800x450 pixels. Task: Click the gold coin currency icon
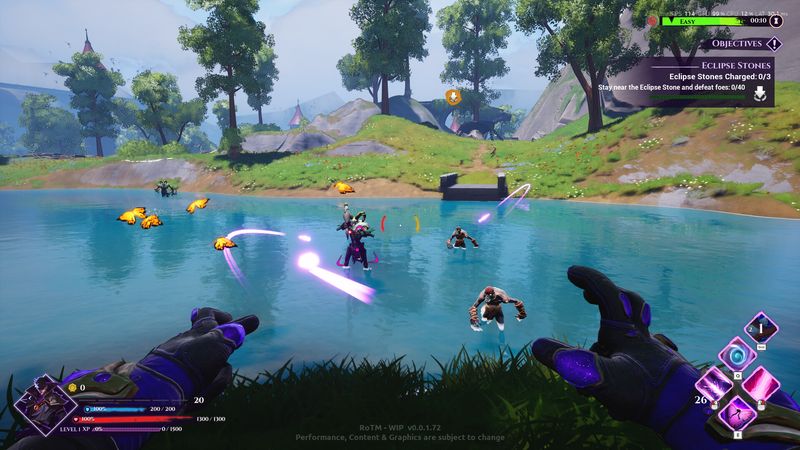[72, 386]
